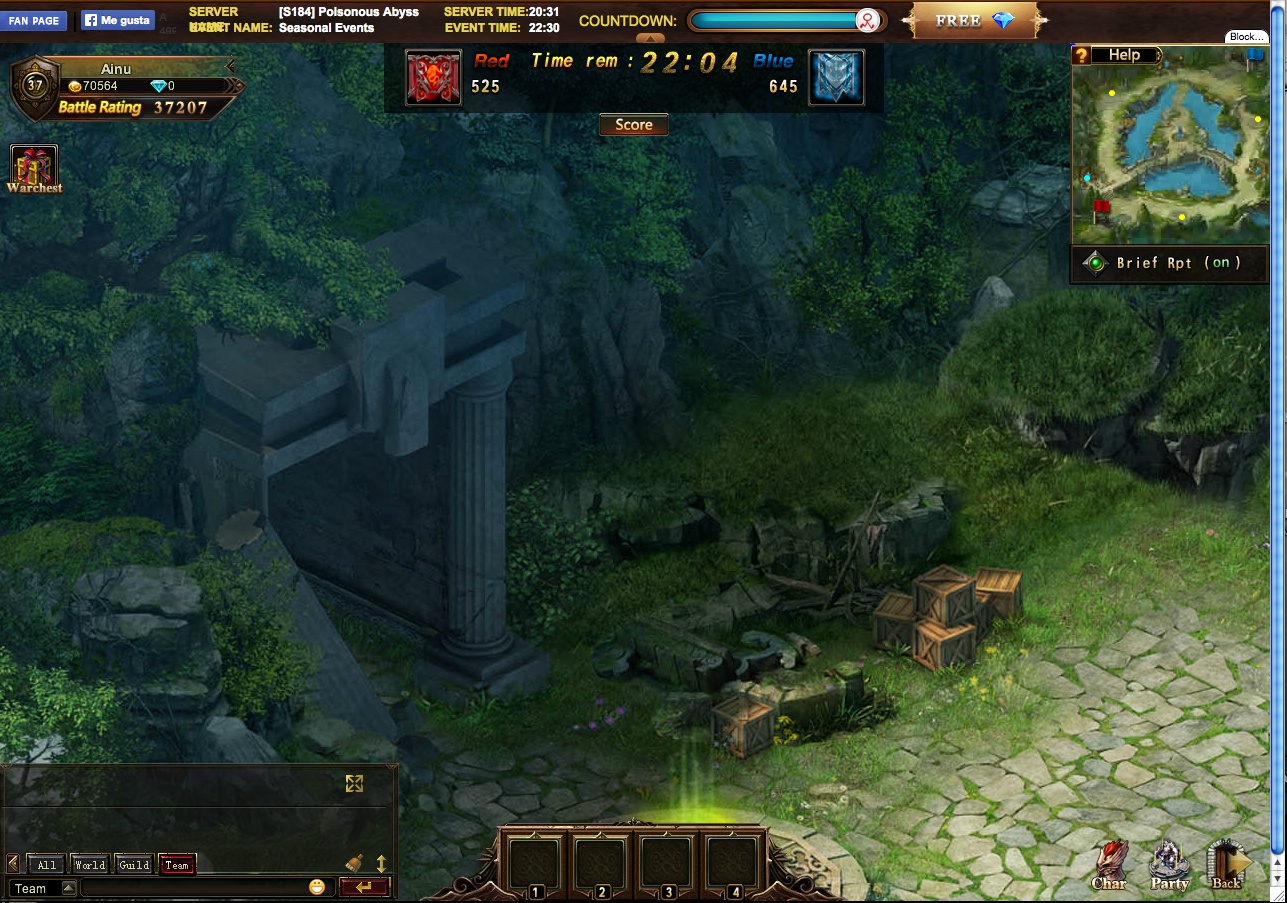Send chat with the enter arrow button
The image size is (1287, 903).
(364, 887)
